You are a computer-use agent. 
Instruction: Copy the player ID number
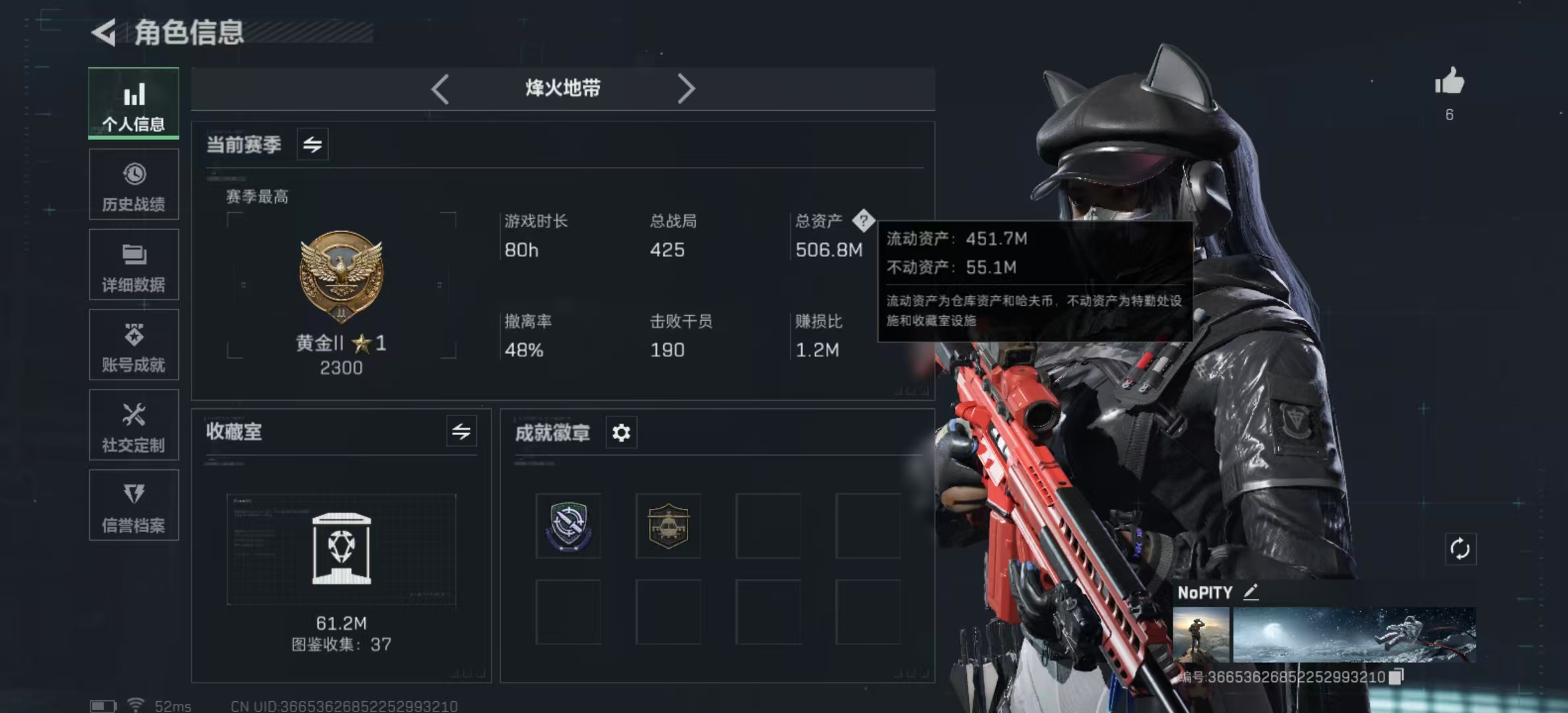pos(1396,677)
